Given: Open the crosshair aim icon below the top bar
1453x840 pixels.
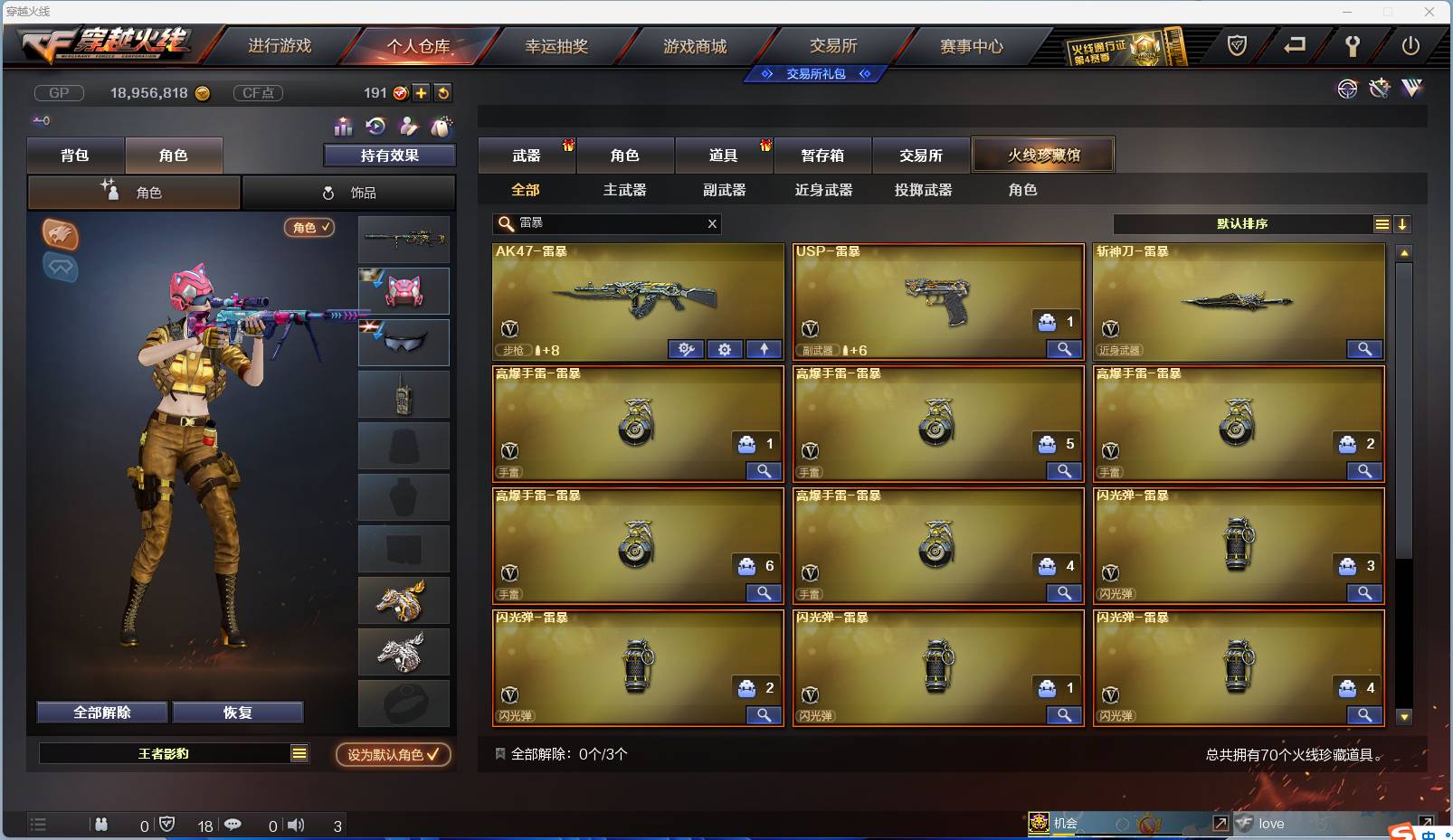Looking at the screenshot, I should pos(1348,89).
